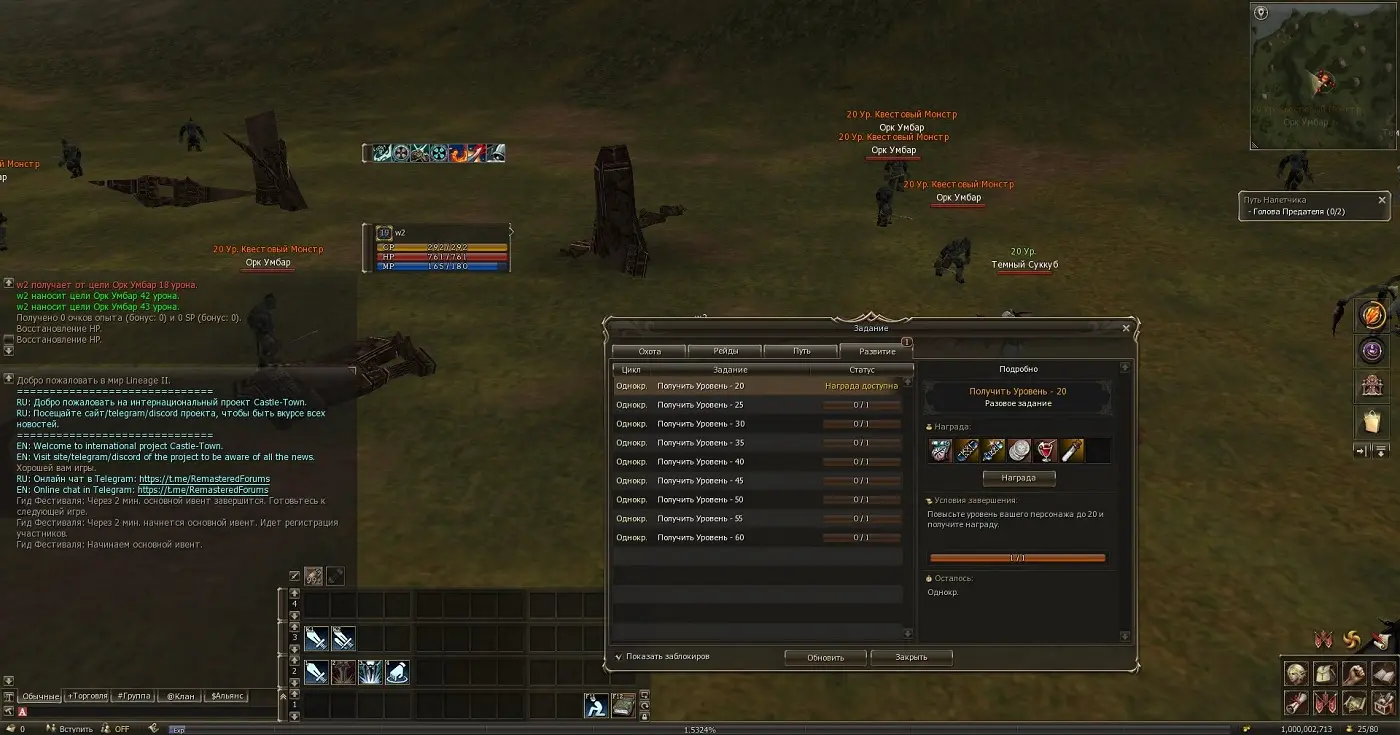Use the sitting figure hotbar skill
Viewport: 1400px width, 735px height.
coord(597,706)
